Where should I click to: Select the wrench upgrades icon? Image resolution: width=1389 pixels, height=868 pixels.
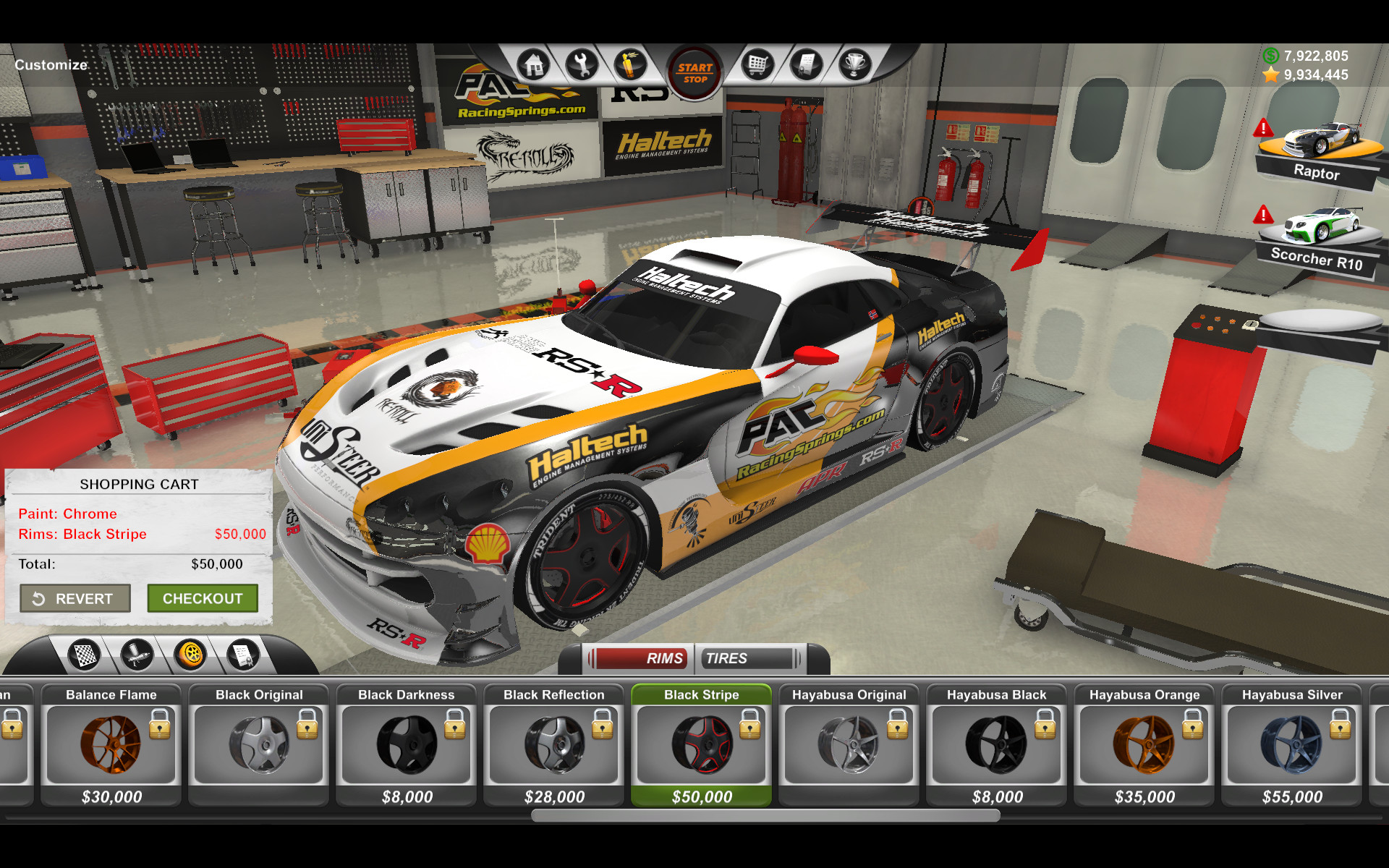click(582, 64)
